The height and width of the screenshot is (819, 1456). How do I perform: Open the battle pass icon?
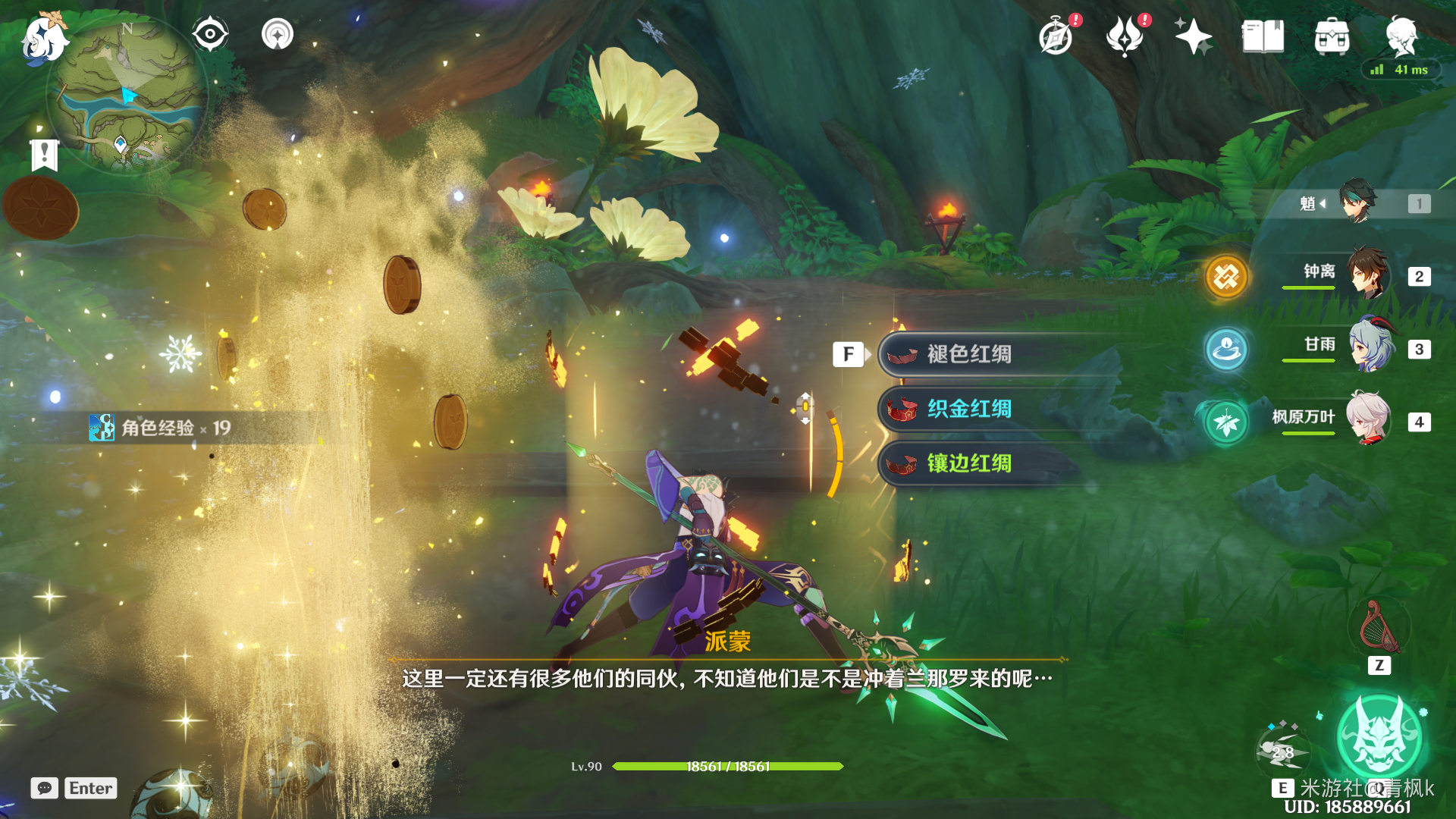pyautogui.click(x=1125, y=36)
